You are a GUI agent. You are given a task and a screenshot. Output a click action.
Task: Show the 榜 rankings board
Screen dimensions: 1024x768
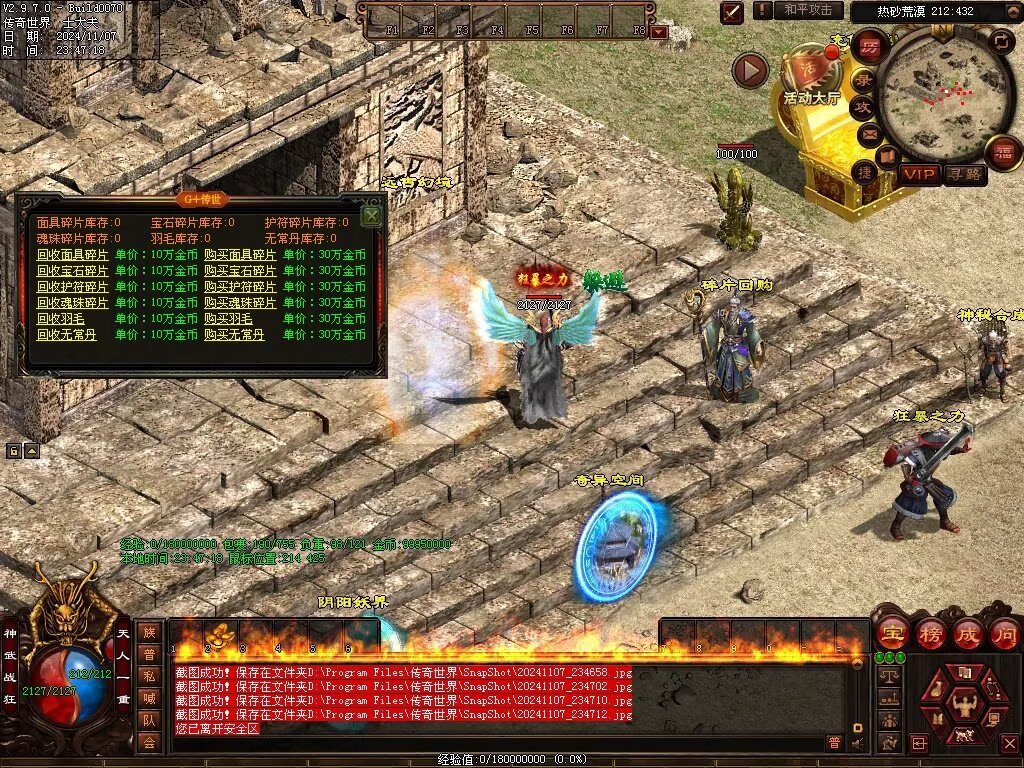coord(929,634)
